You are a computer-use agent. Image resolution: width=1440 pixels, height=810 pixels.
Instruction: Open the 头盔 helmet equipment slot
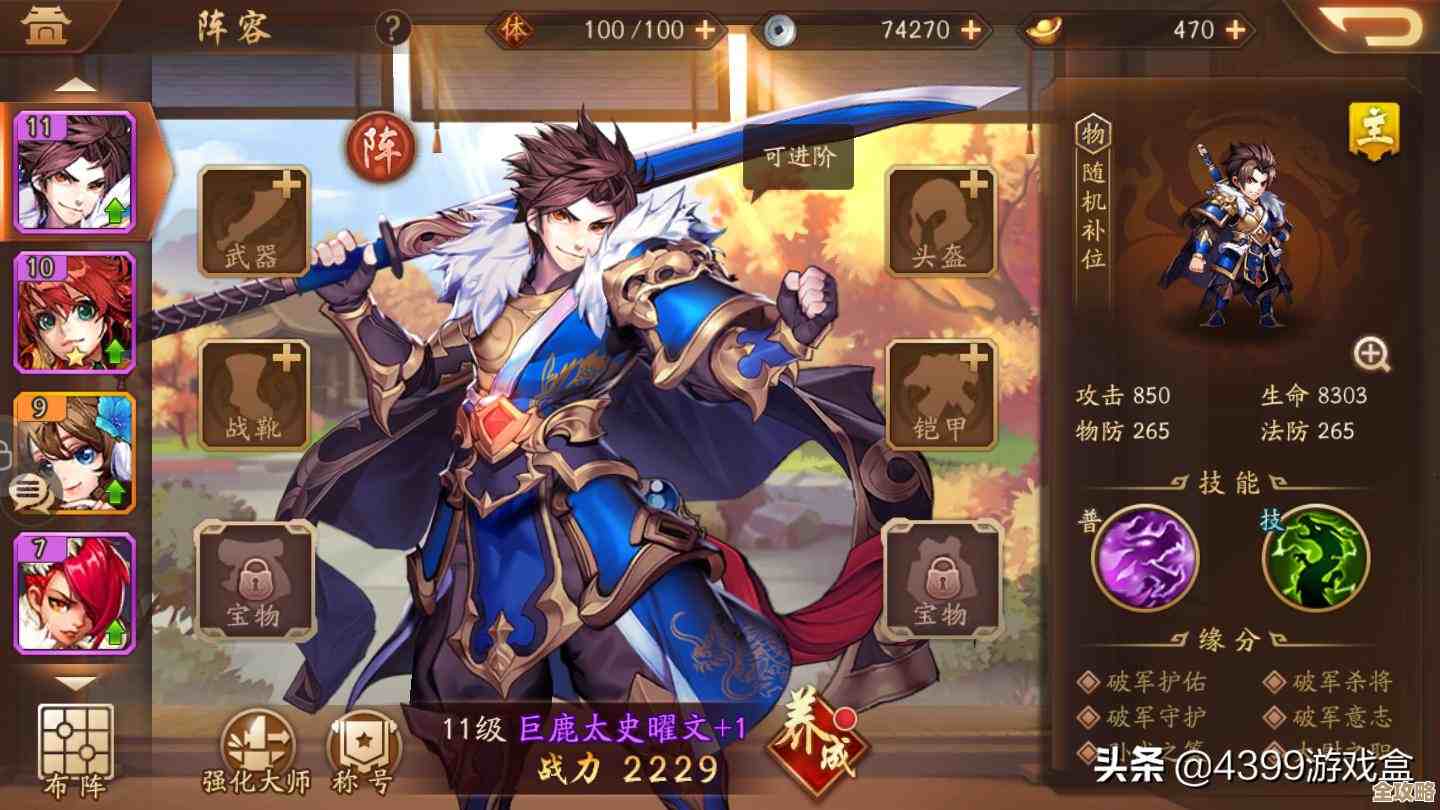click(x=940, y=223)
